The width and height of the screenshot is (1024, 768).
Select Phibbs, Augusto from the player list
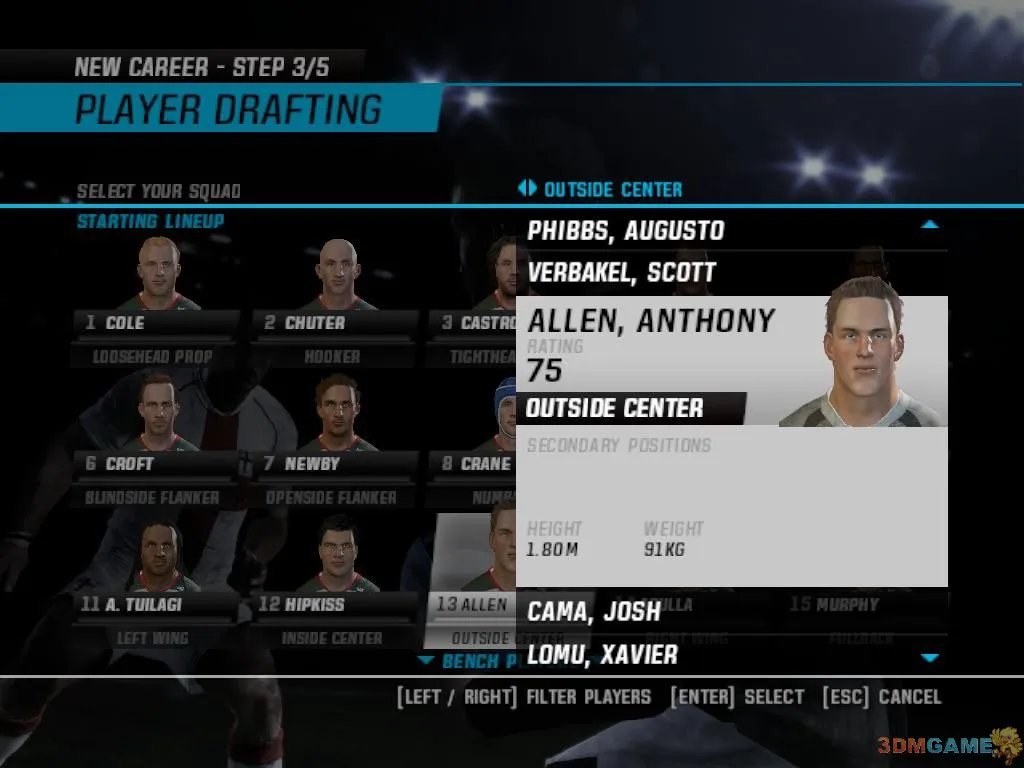click(626, 230)
